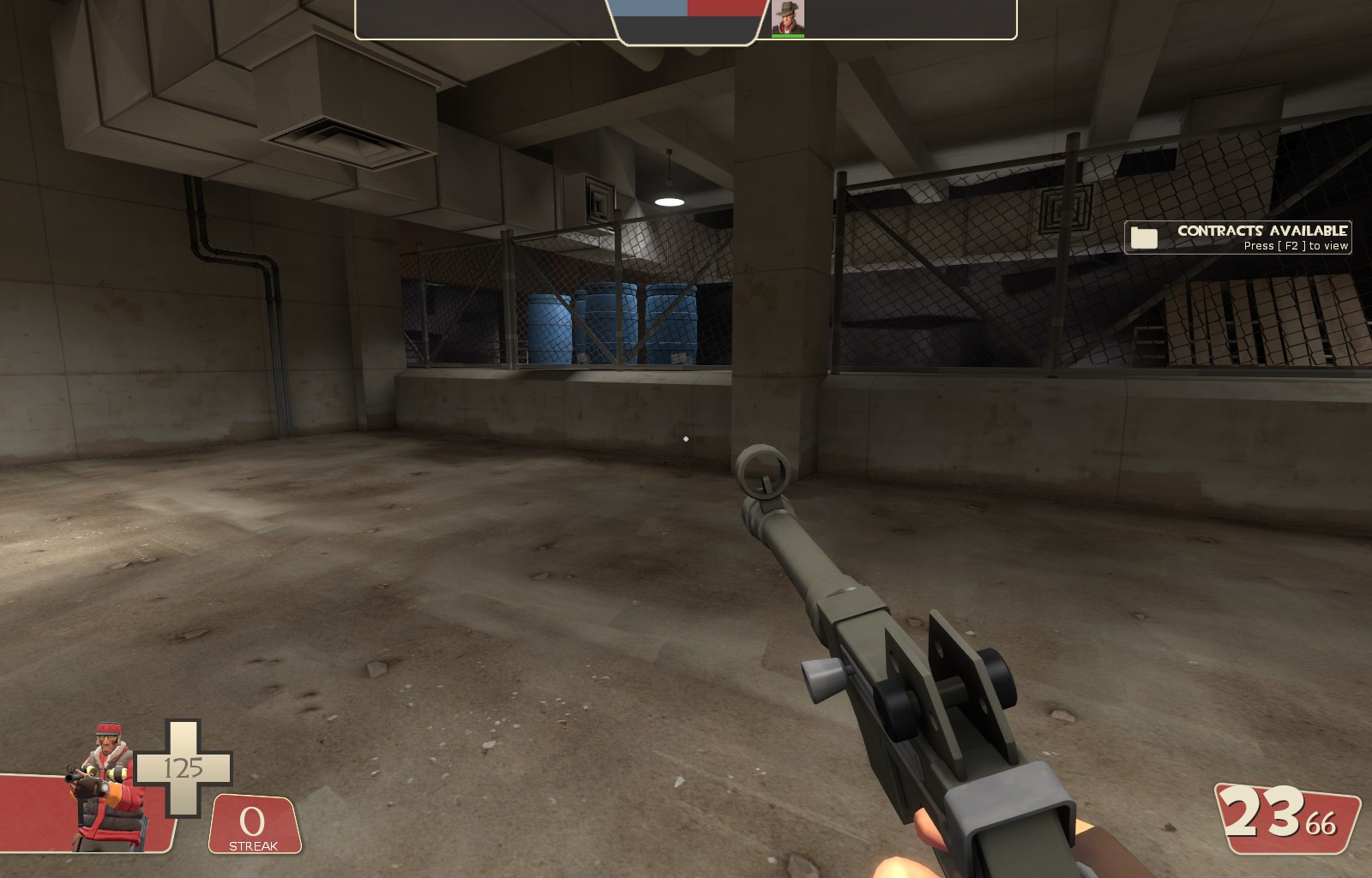This screenshot has height=878, width=1372.
Task: Click the green health bar under the avatar
Action: (790, 36)
